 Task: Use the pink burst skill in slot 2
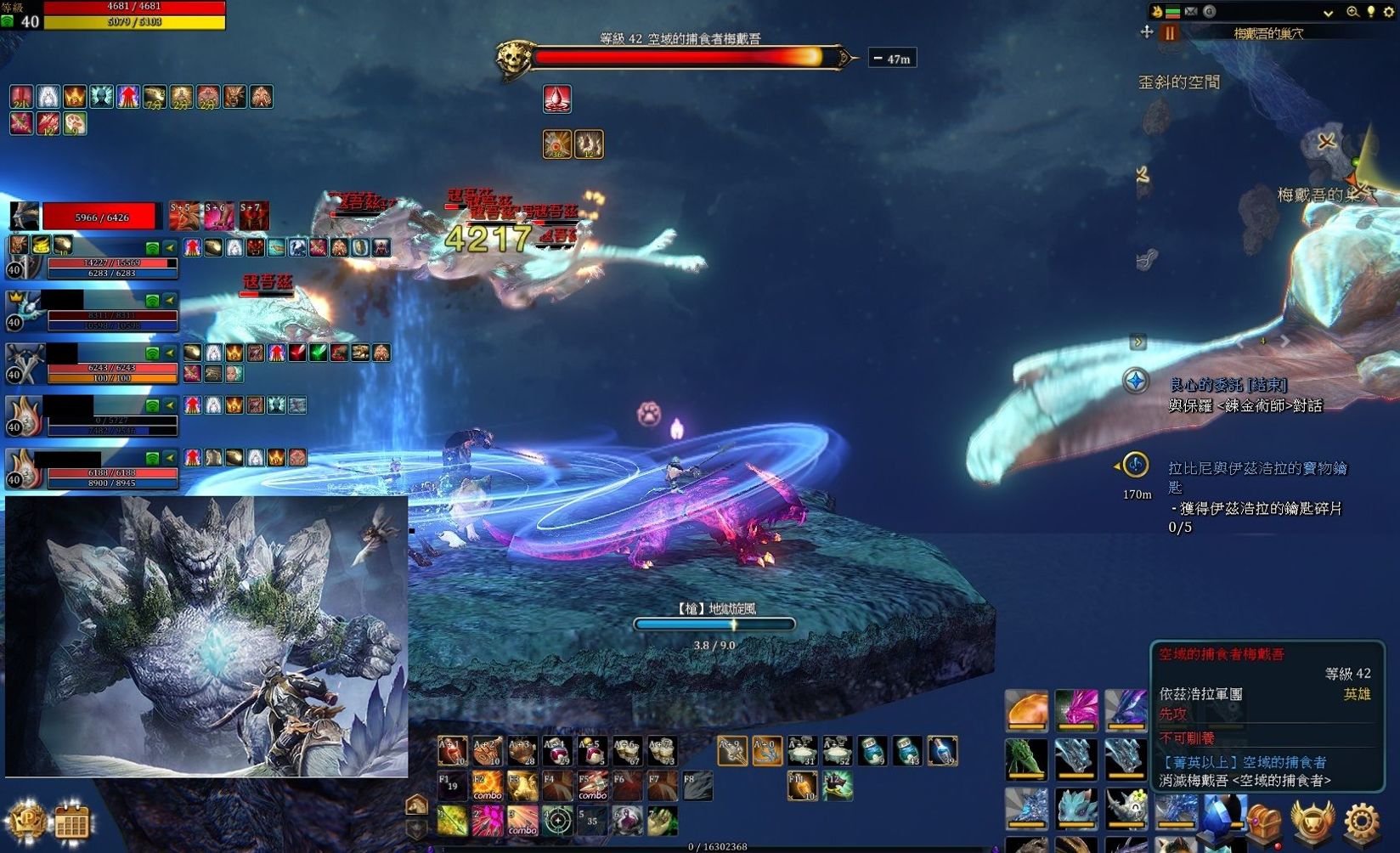click(x=488, y=821)
